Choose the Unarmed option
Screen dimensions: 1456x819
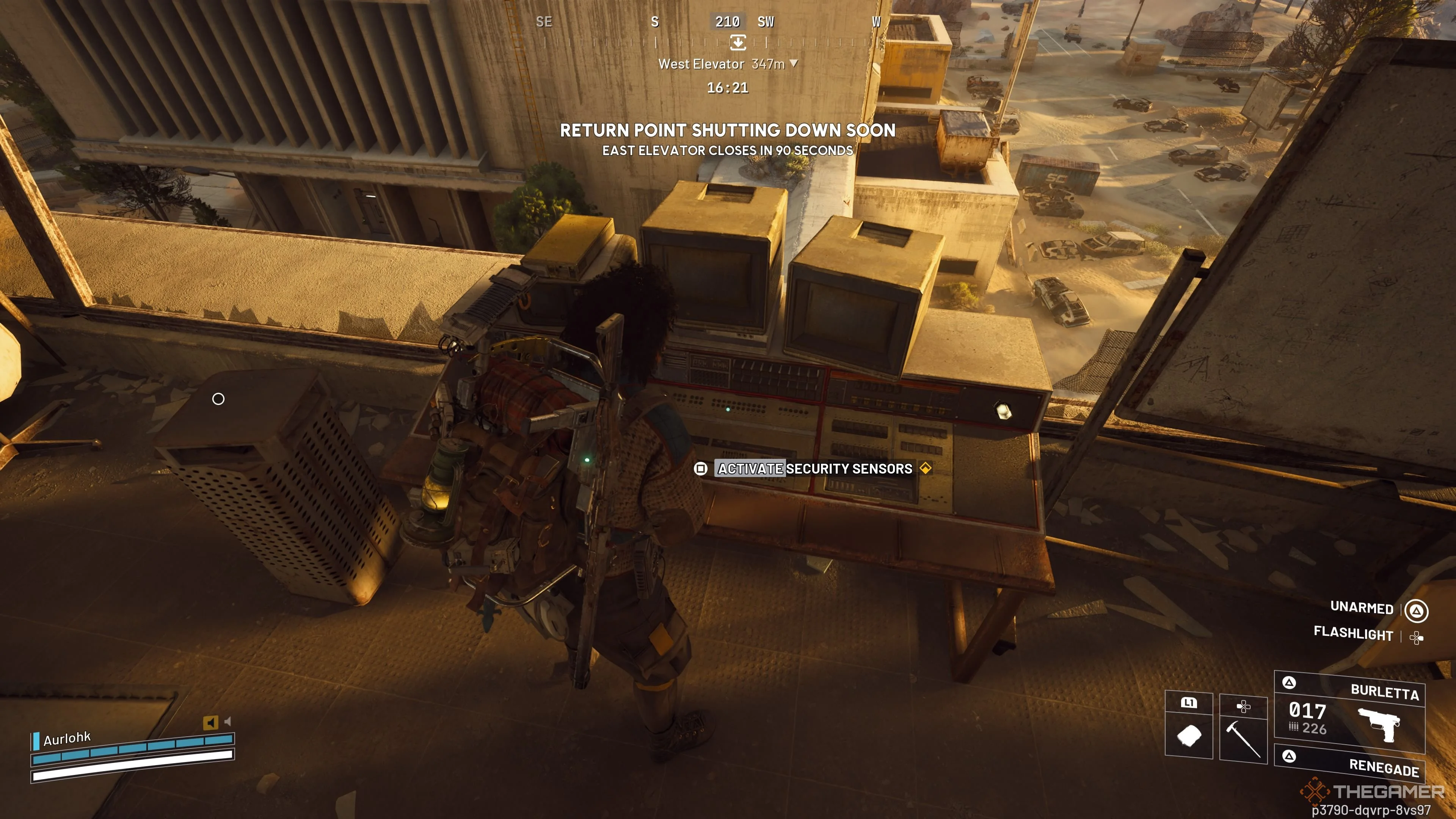point(1362,607)
